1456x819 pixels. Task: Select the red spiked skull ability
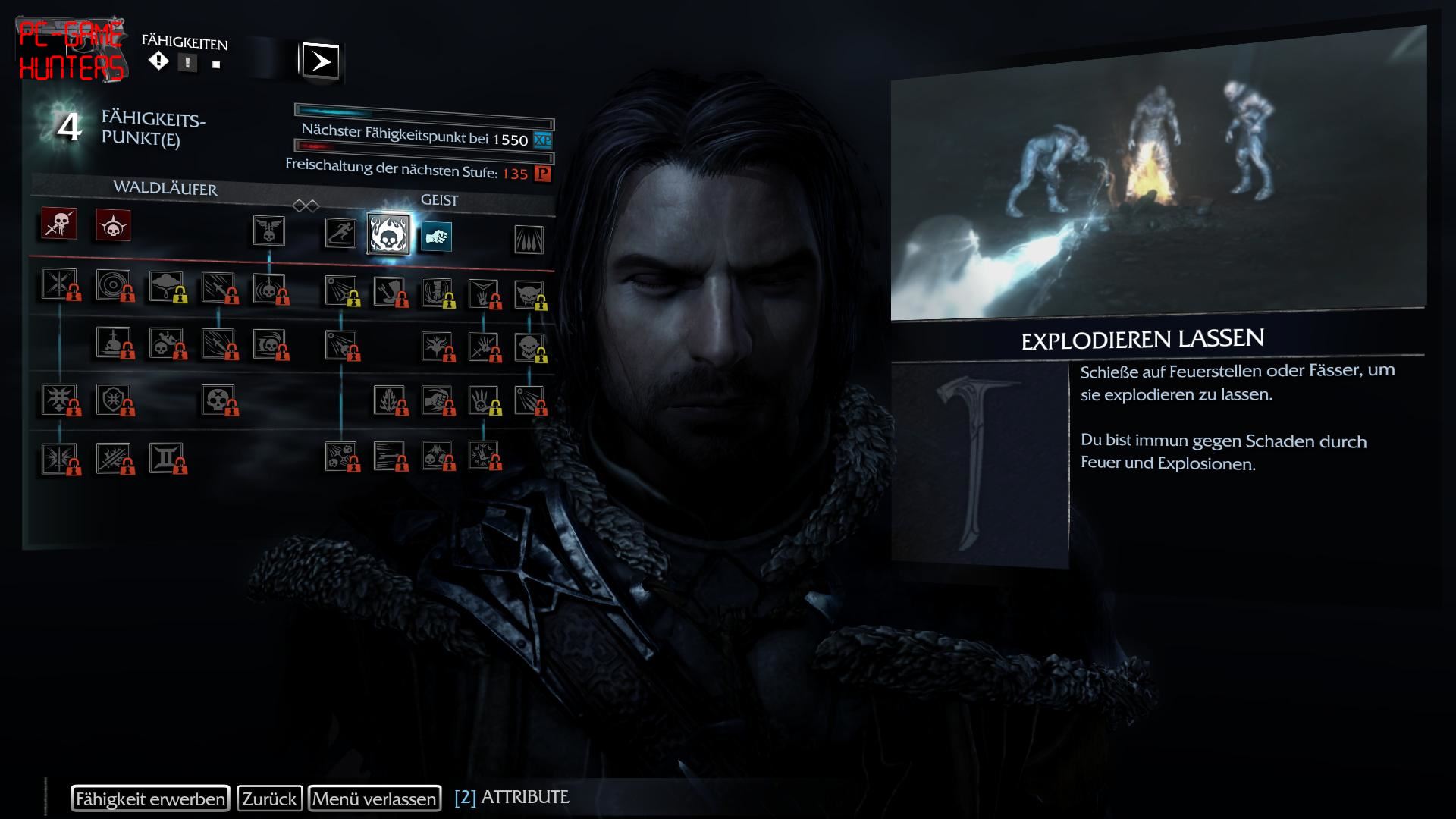[x=113, y=225]
